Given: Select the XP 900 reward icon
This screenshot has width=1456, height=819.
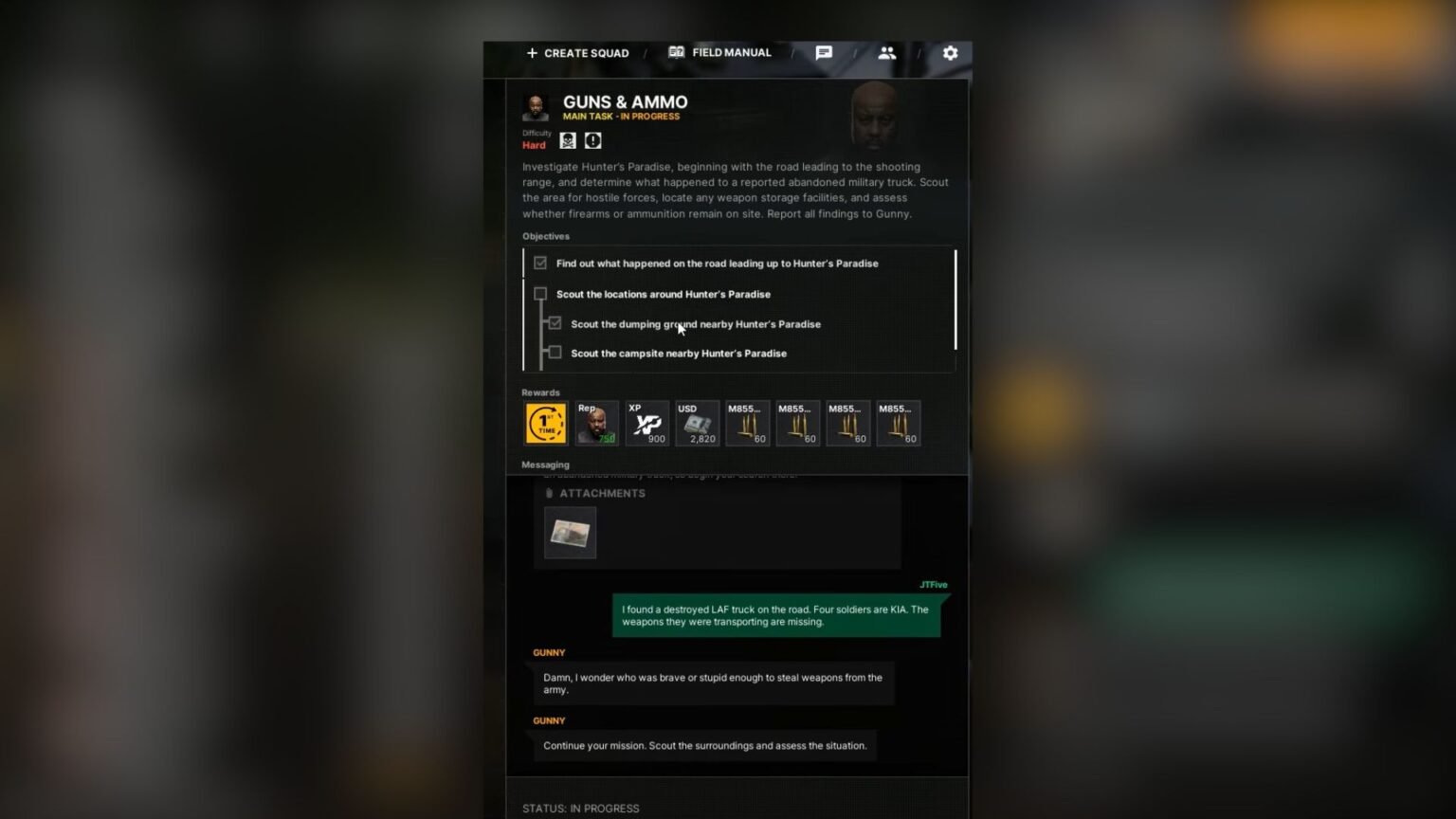Looking at the screenshot, I should point(646,423).
